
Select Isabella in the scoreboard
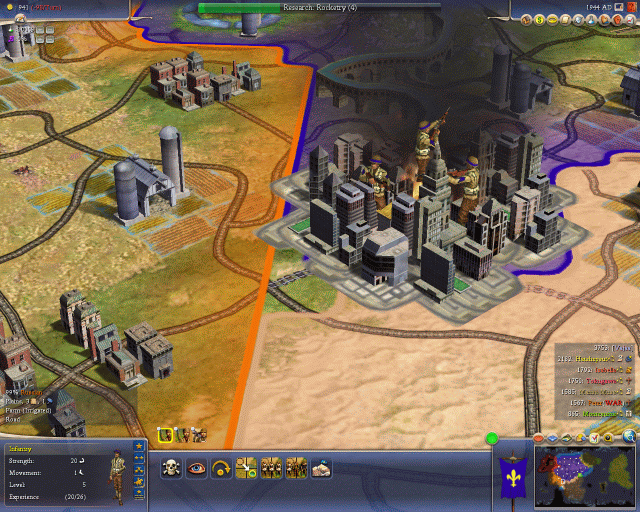coord(594,369)
